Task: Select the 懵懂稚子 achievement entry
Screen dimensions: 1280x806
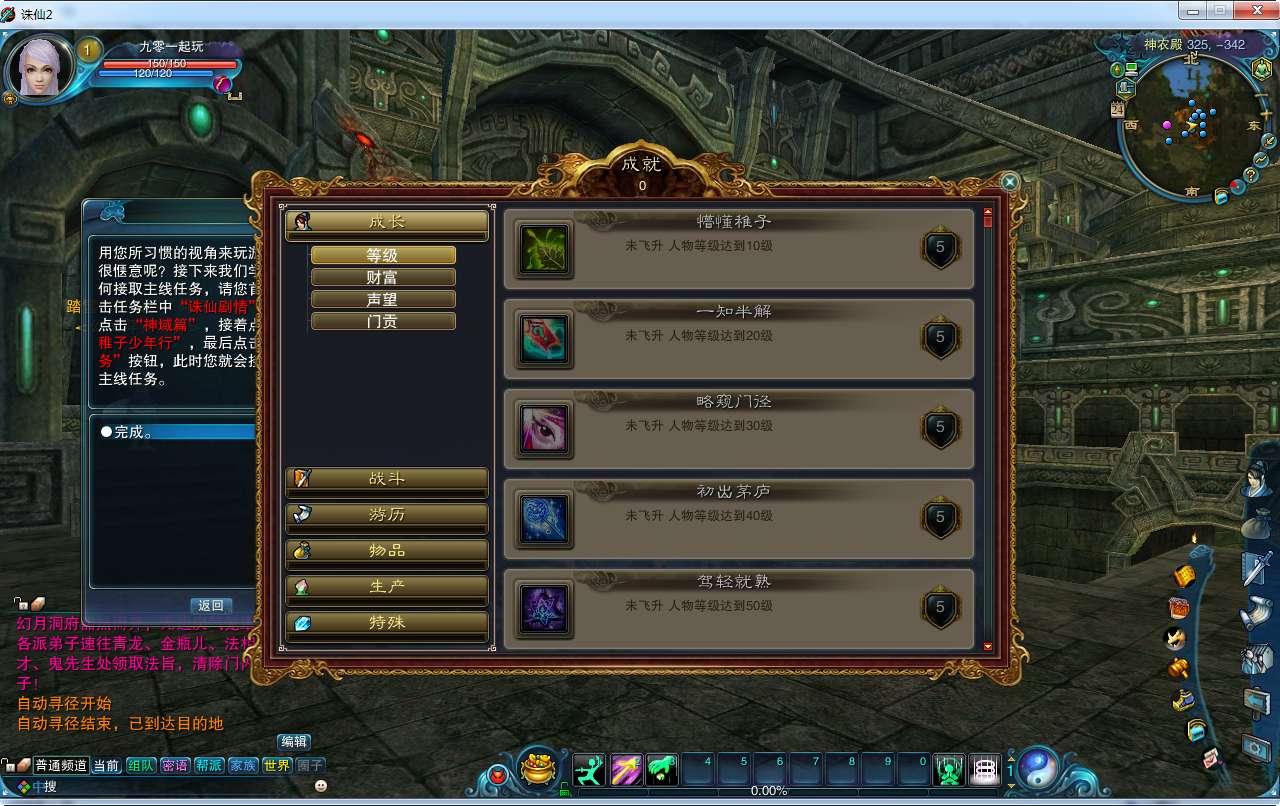Action: [738, 249]
